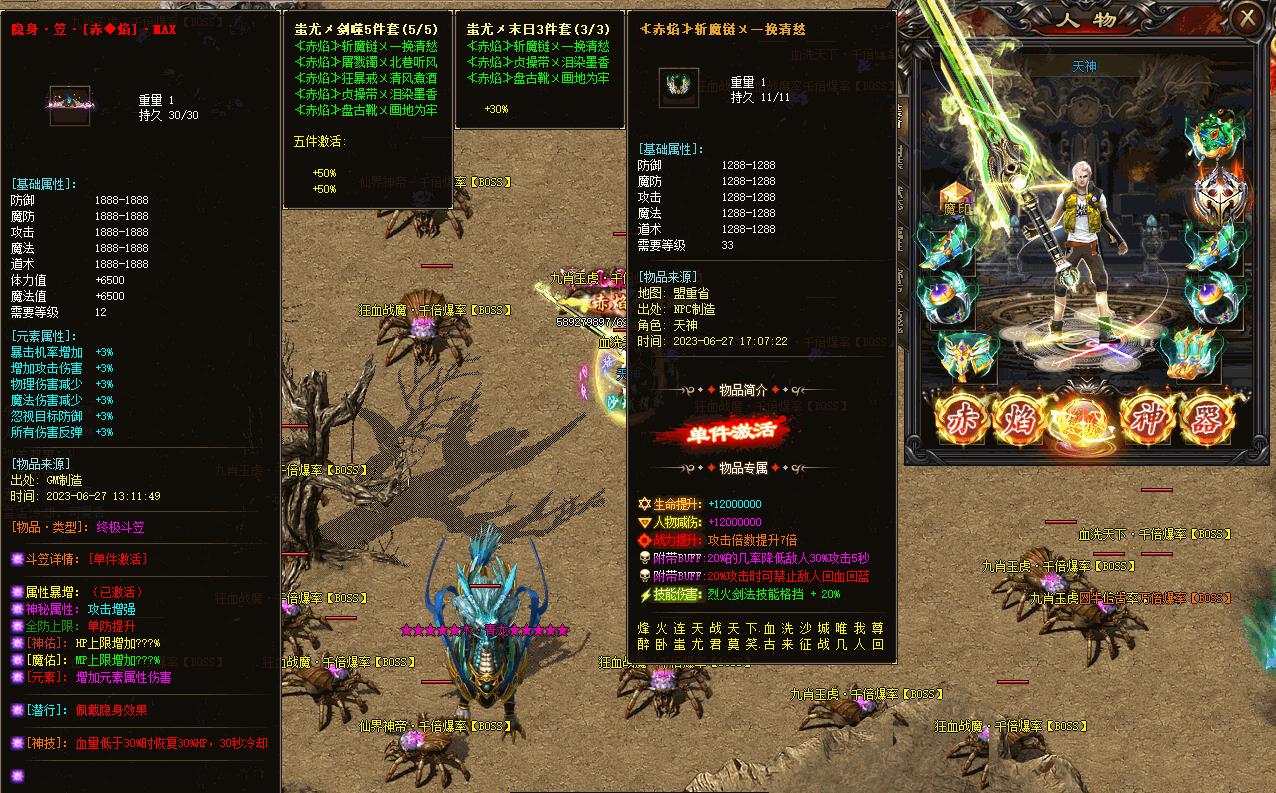Select the green necklace slot at top right
This screenshot has width=1276, height=793.
click(1215, 139)
